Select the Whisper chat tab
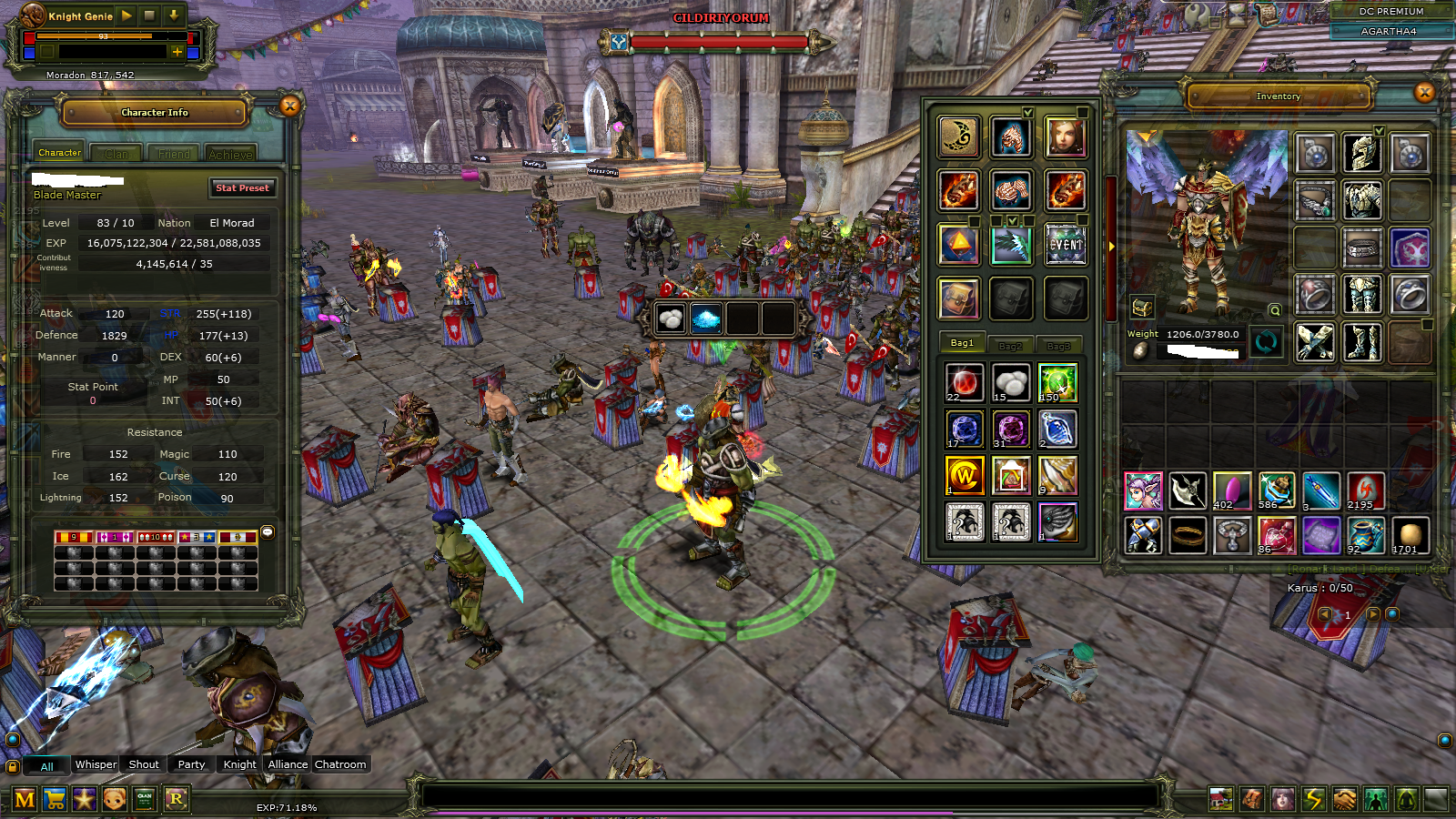This screenshot has width=1456, height=819. [x=96, y=764]
